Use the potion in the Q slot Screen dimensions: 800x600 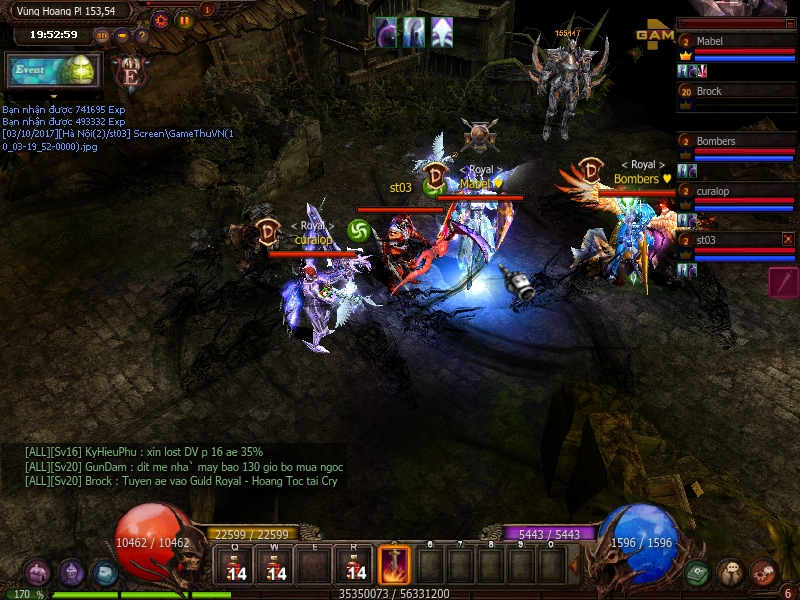235,567
